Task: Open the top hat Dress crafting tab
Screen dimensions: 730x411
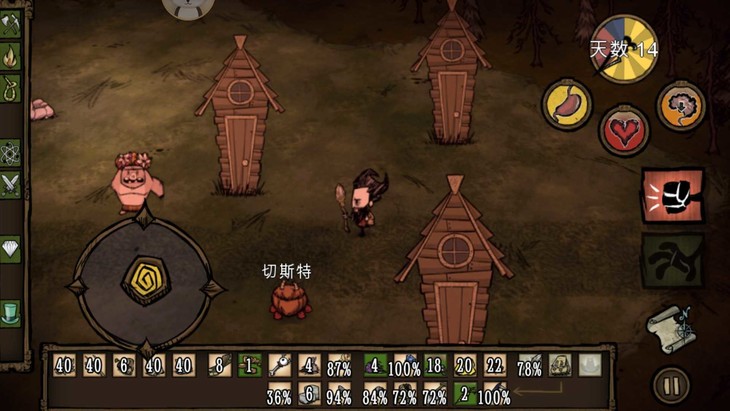Action: pos(10,313)
